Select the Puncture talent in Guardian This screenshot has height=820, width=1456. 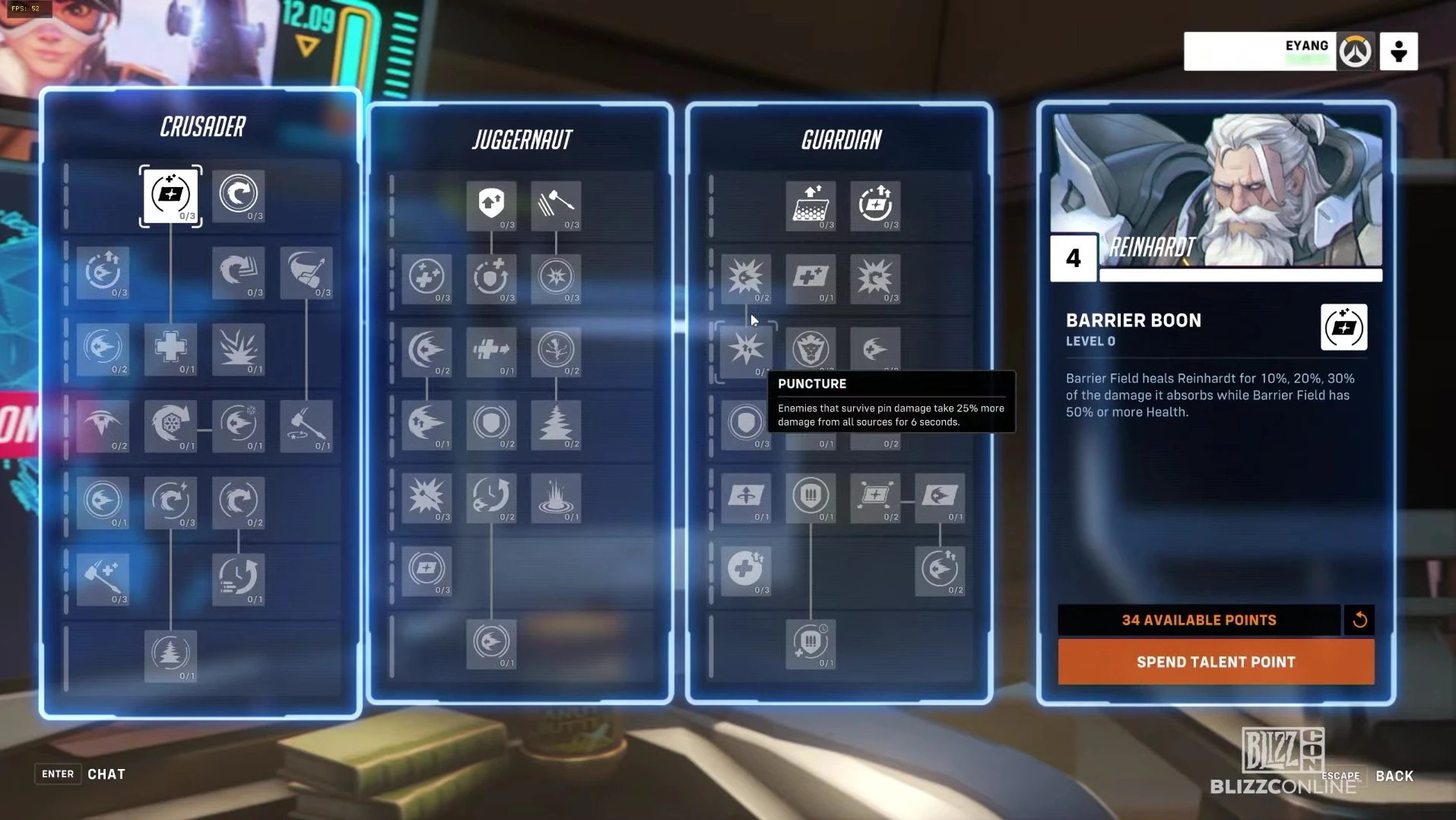click(x=746, y=350)
